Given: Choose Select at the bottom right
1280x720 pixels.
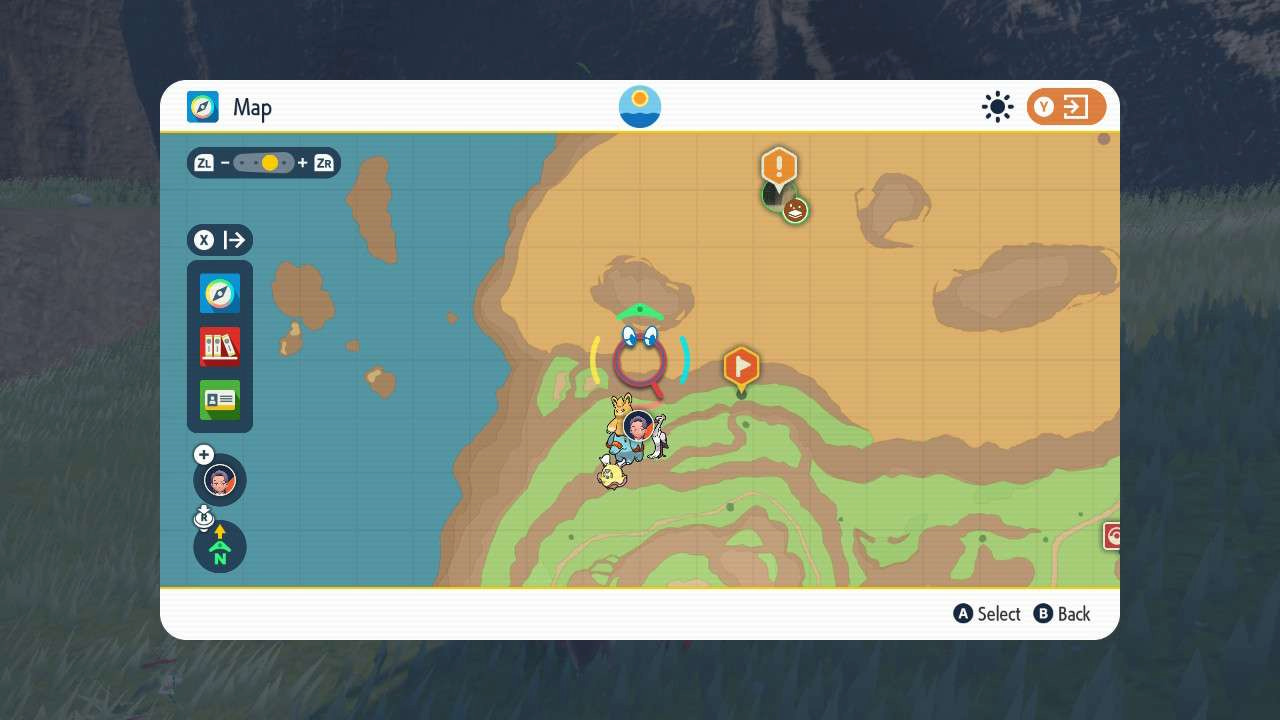Looking at the screenshot, I should pos(987,613).
